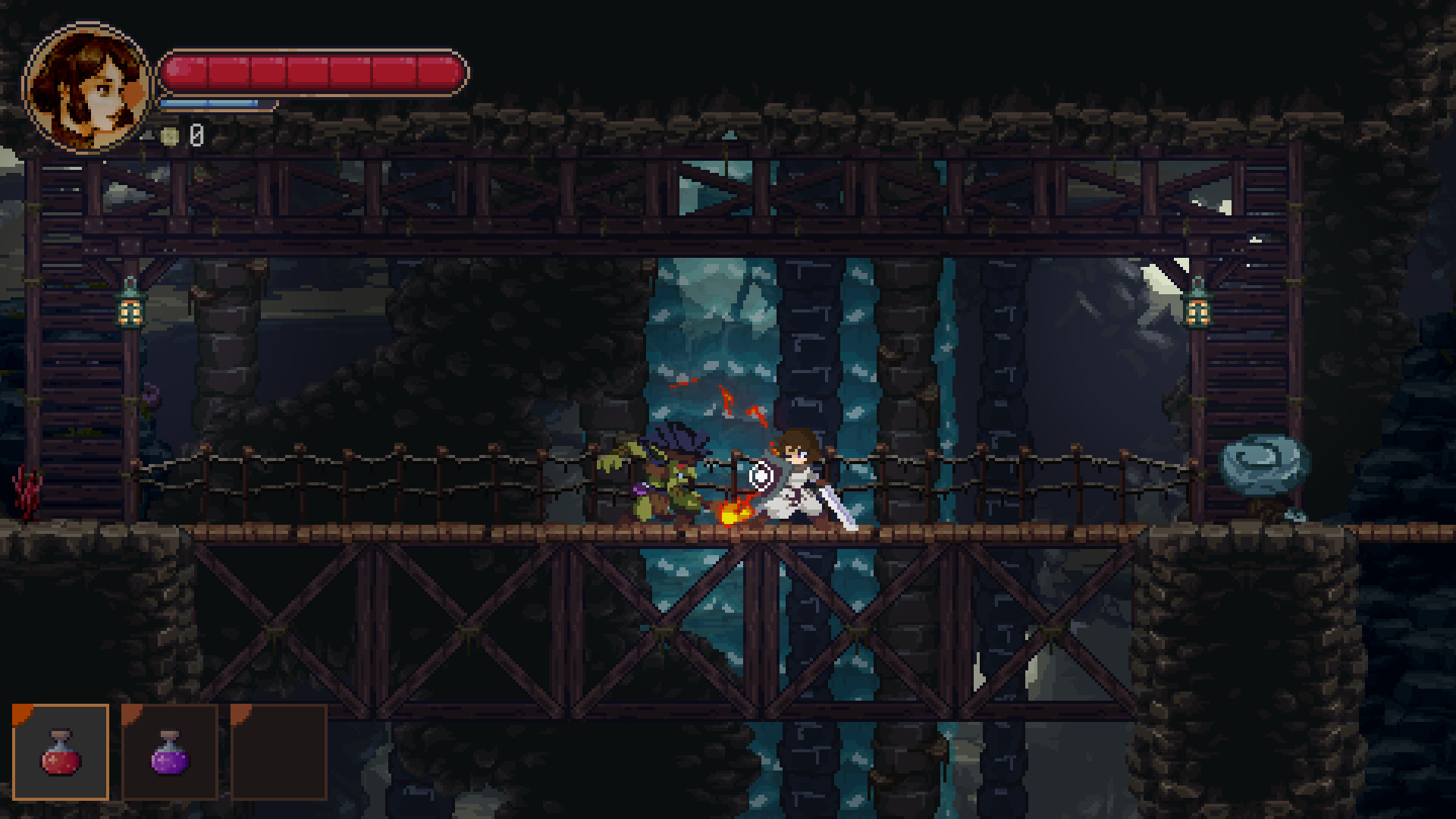This screenshot has height=819, width=1456.
Task: Select the purple potion slot
Action: pos(170,752)
